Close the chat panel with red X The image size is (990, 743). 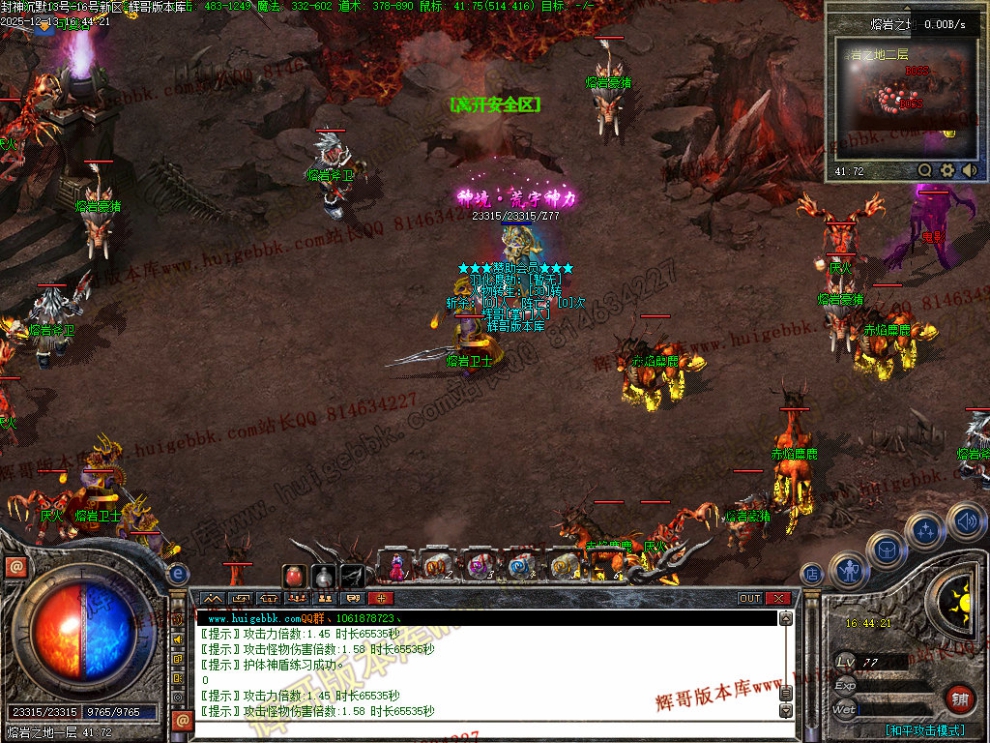778,598
